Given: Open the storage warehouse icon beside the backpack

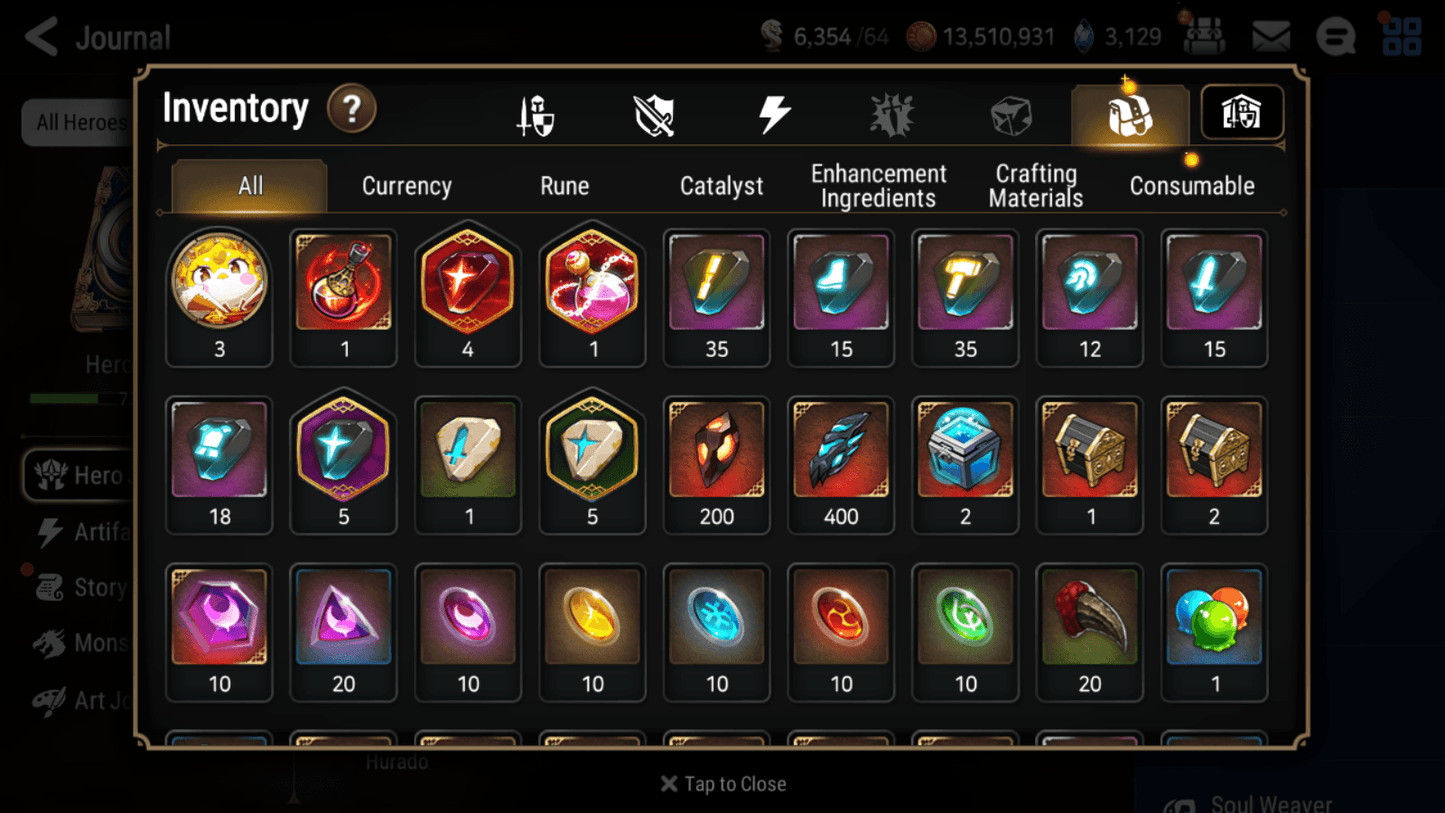Looking at the screenshot, I should tap(1241, 113).
